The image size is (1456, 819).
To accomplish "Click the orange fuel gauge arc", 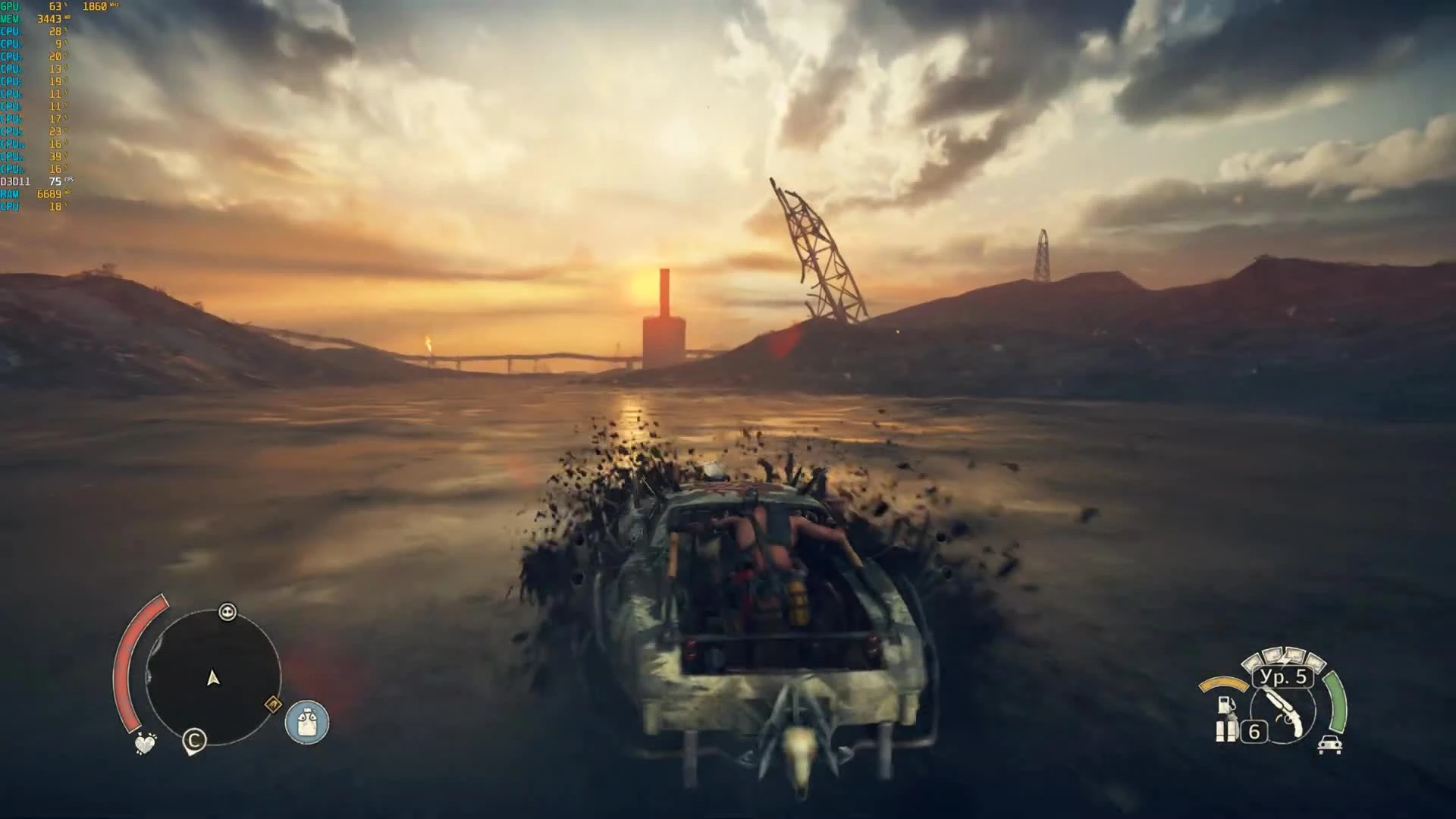I will pos(1224,684).
